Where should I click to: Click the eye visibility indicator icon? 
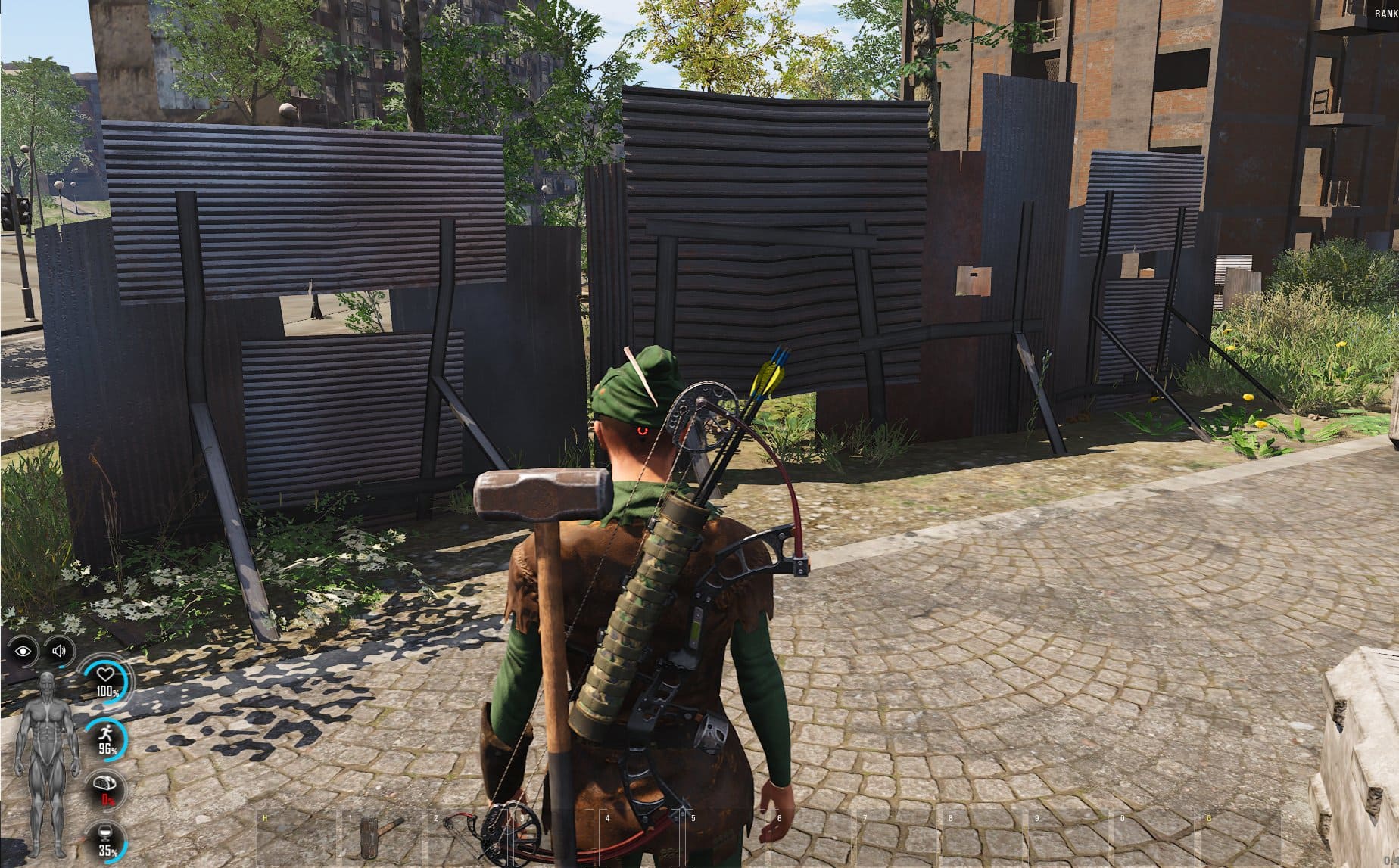[x=24, y=651]
